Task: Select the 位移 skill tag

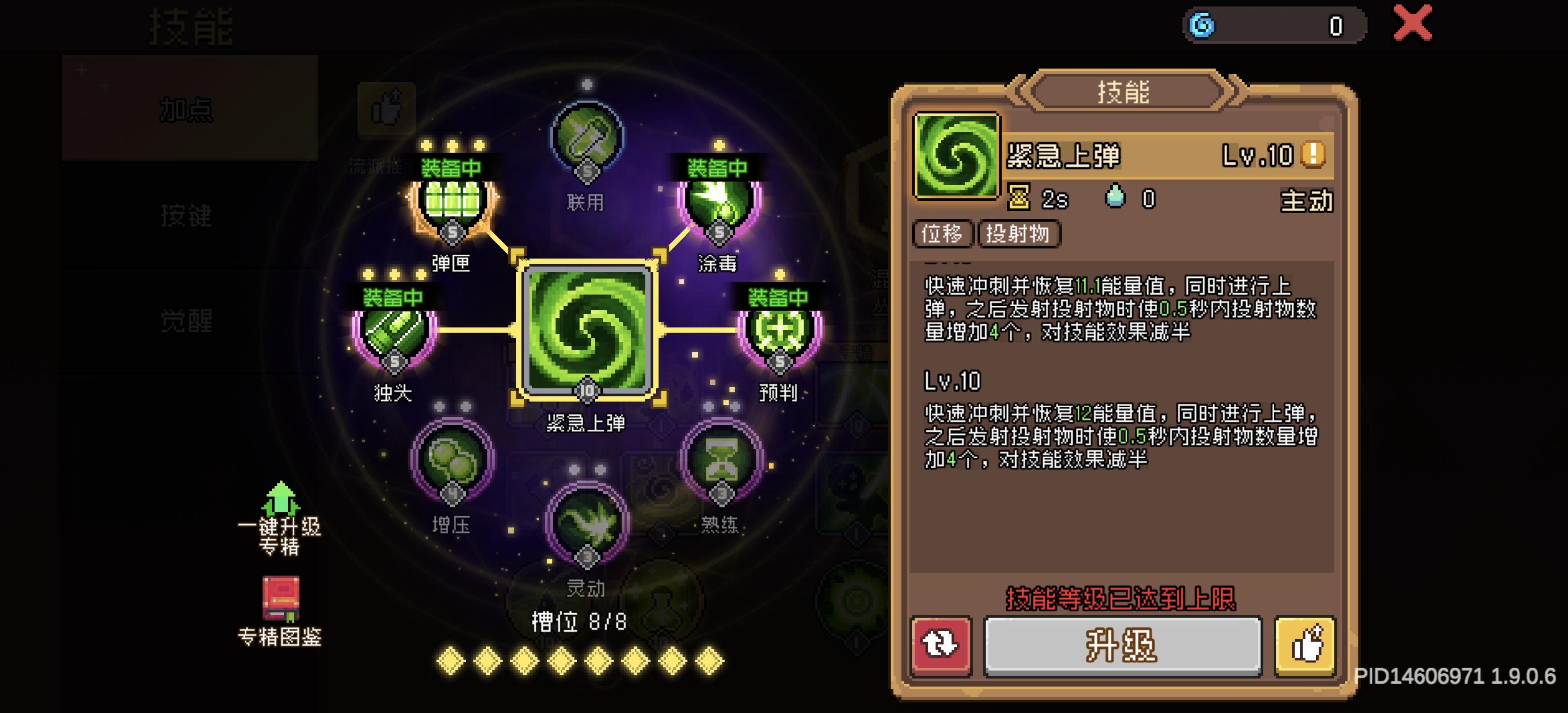Action: pyautogui.click(x=942, y=234)
